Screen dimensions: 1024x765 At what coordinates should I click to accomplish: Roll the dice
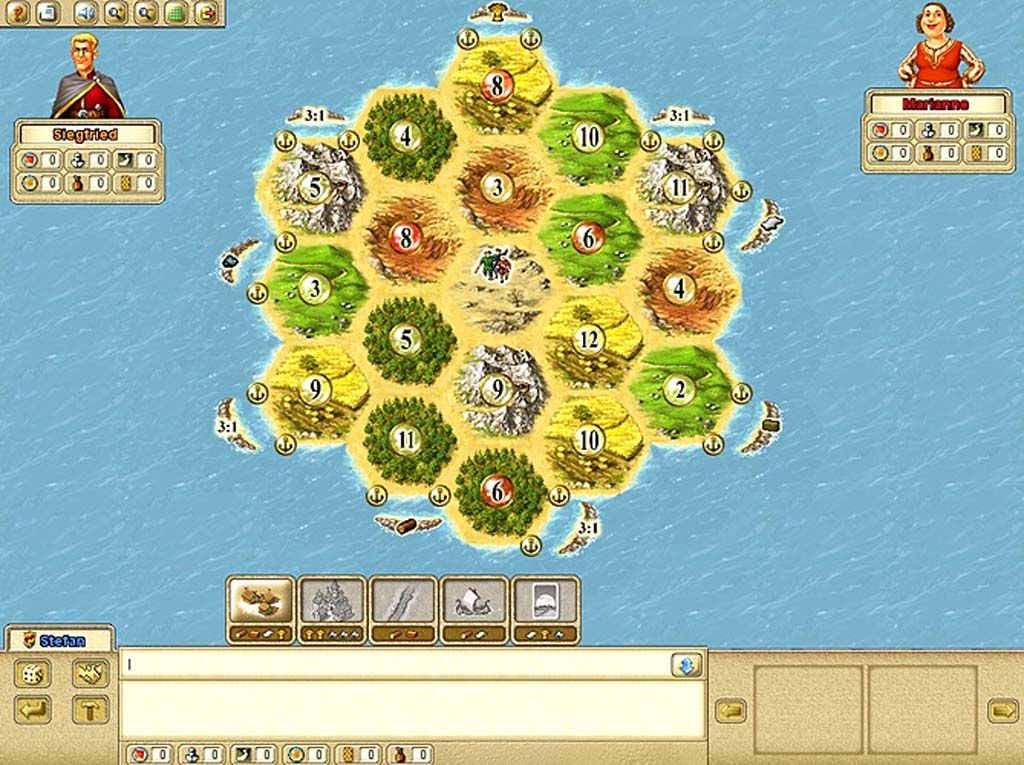tap(31, 674)
